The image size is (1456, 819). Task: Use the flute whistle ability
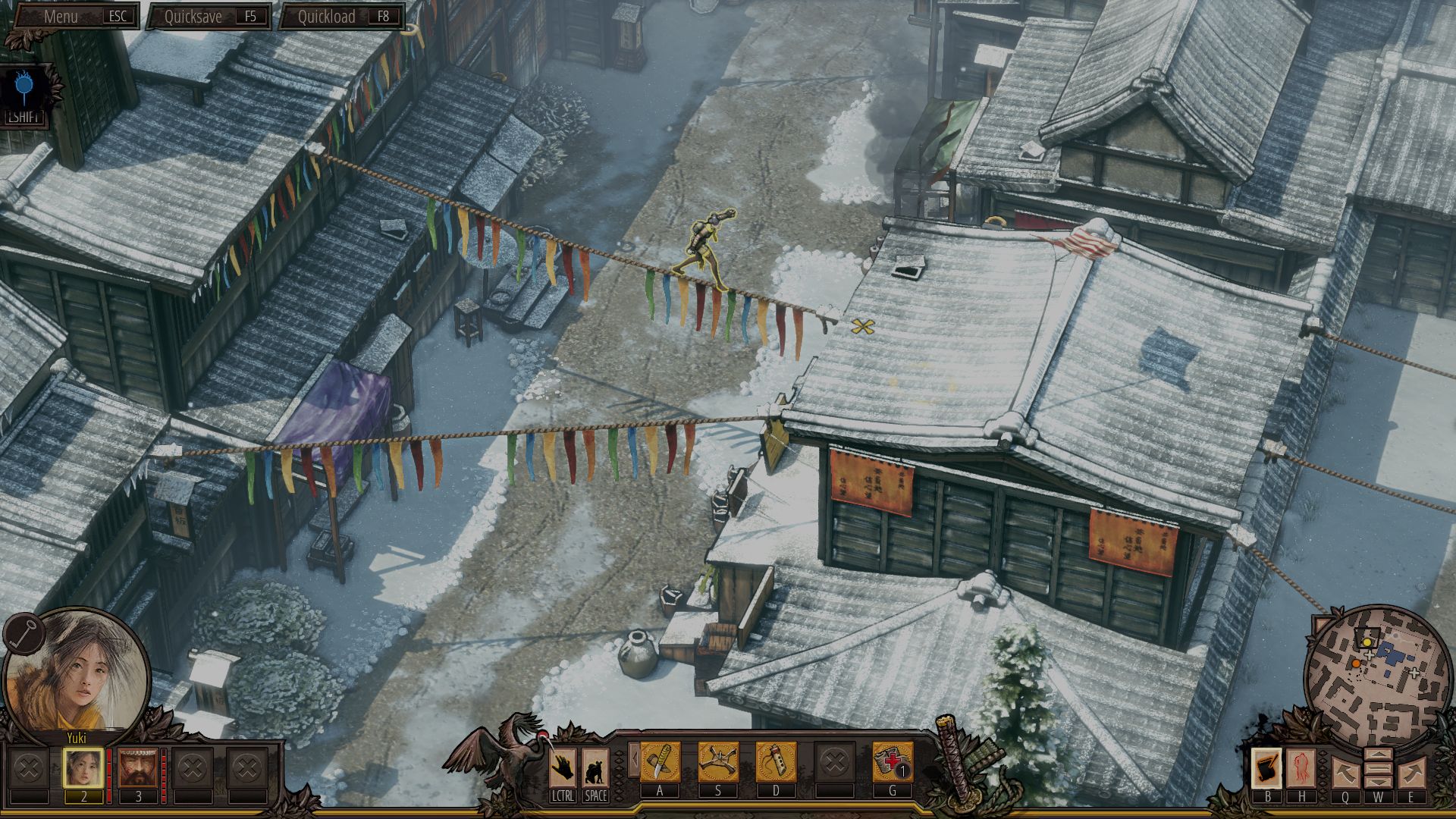776,761
